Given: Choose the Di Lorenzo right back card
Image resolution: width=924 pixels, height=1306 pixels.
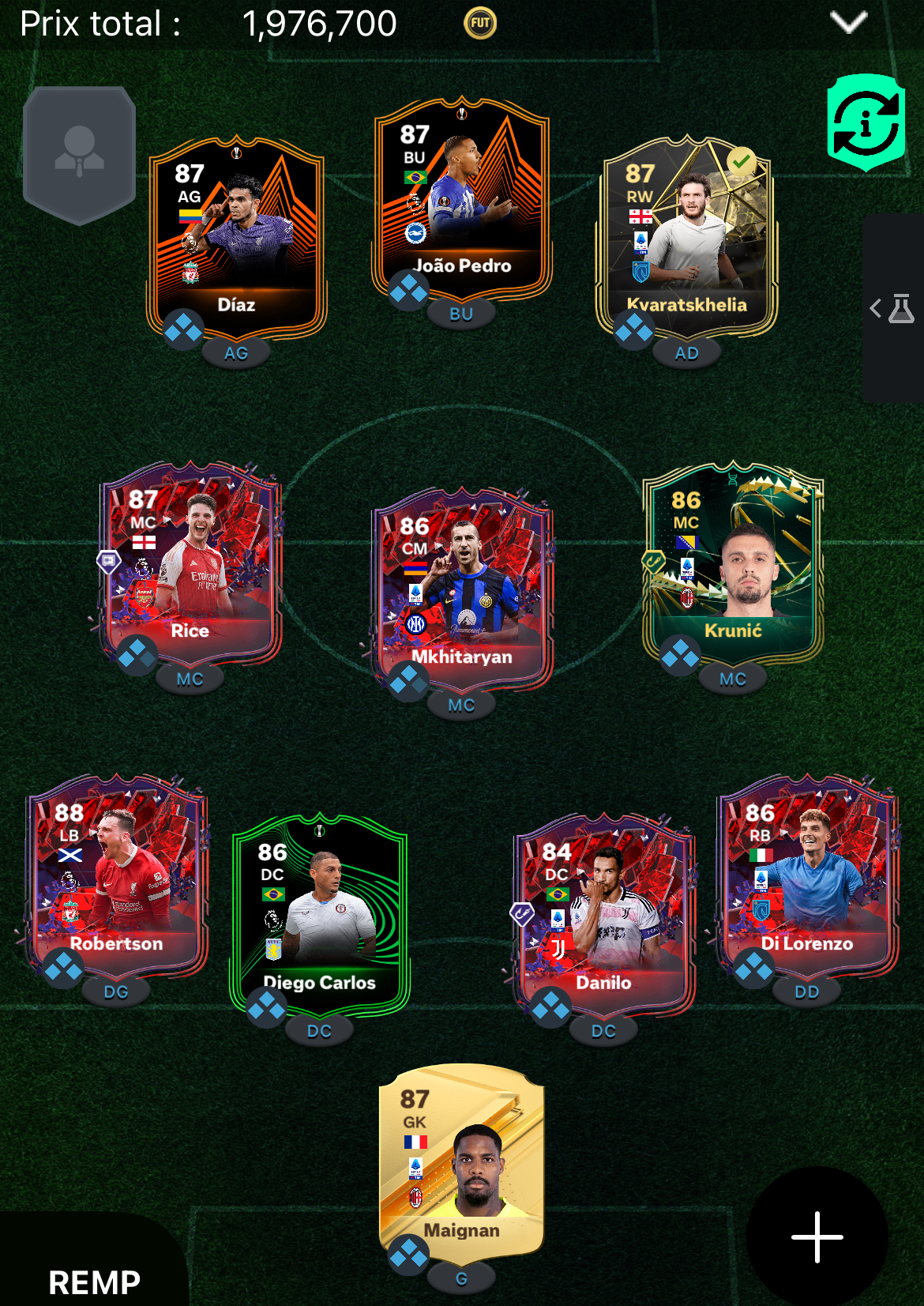Looking at the screenshot, I should point(807,875).
